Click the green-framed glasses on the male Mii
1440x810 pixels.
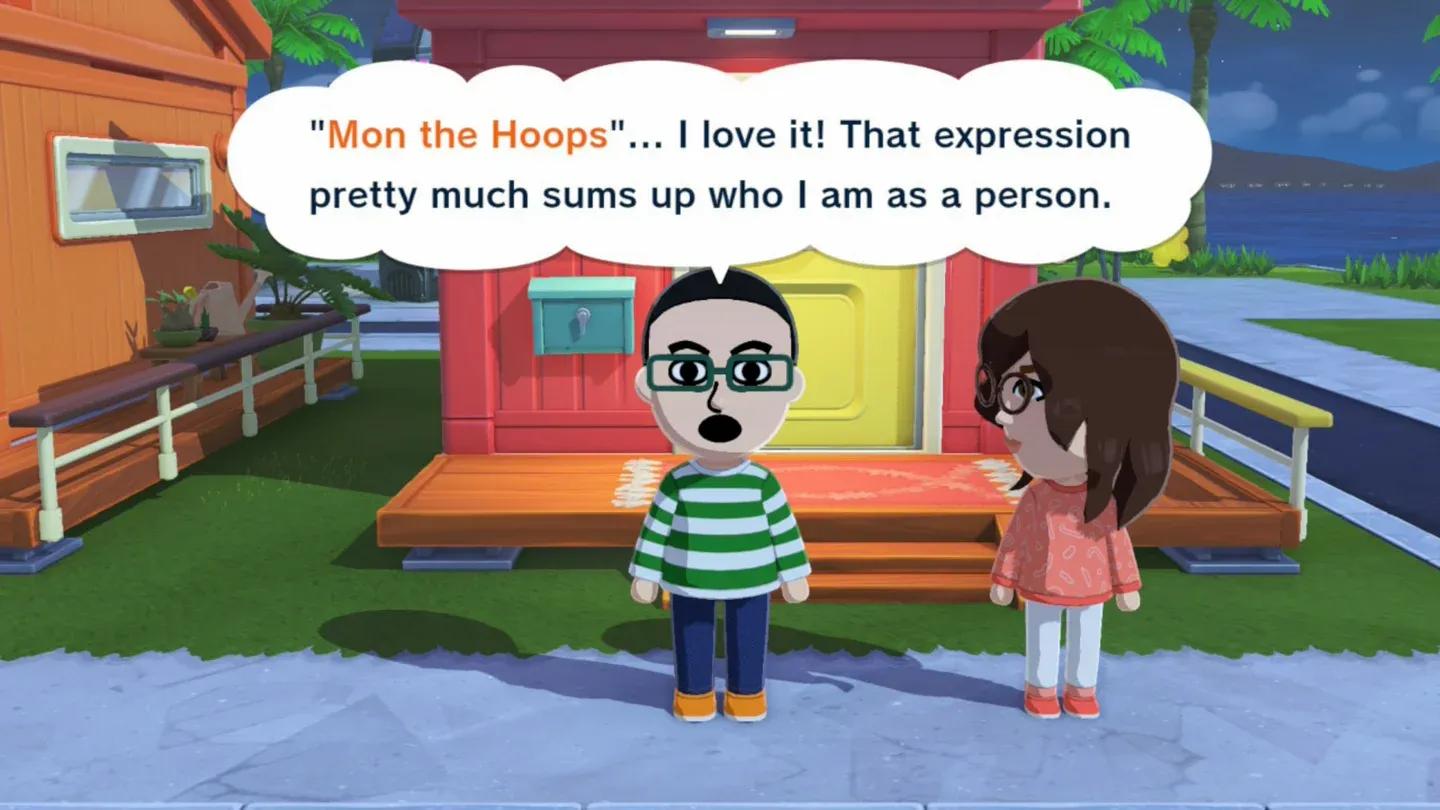(720, 372)
